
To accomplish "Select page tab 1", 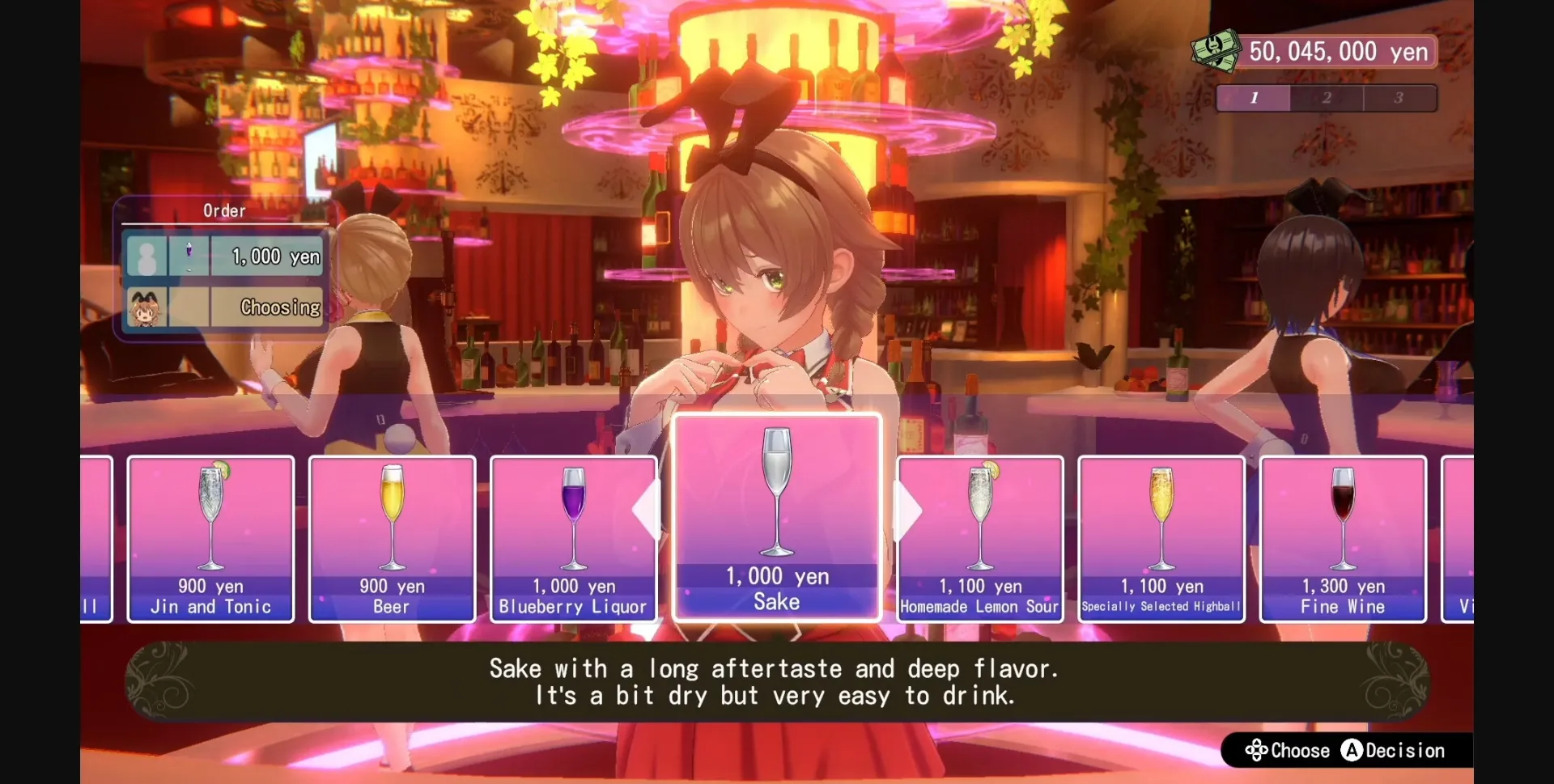I will click(1254, 98).
